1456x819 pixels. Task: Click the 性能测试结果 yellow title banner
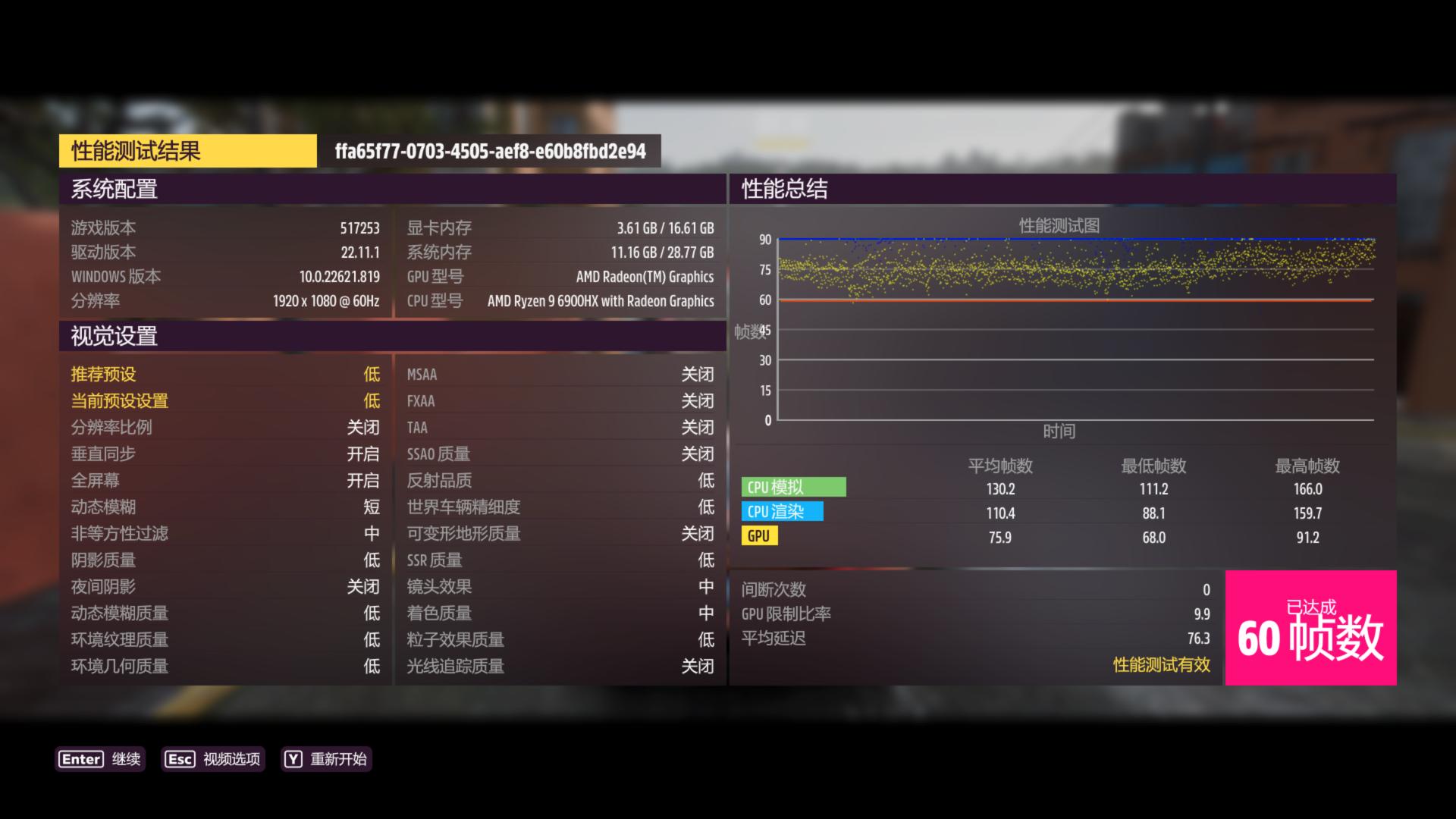[x=187, y=151]
